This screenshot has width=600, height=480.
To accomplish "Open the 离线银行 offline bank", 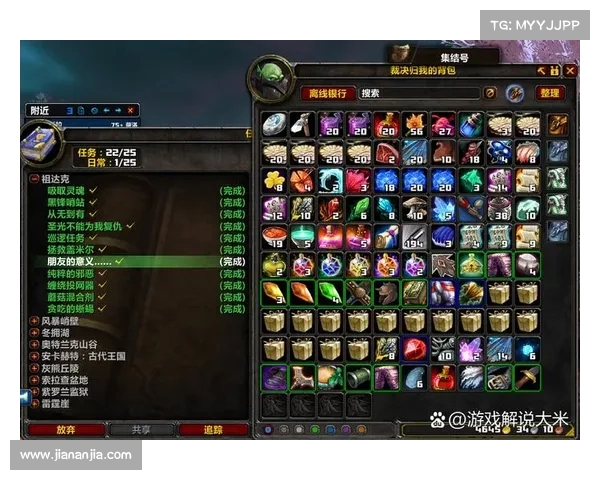I will pos(328,93).
